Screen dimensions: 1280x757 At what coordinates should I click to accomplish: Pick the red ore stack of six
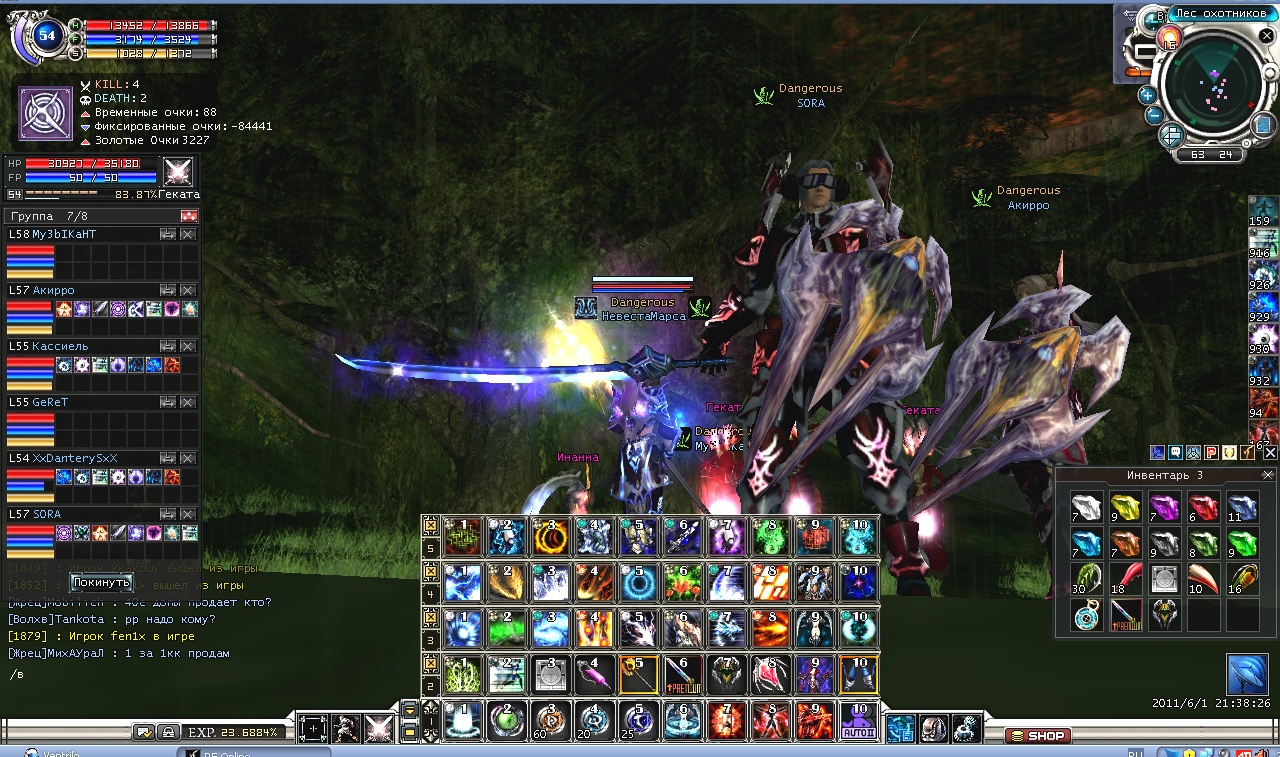(1203, 507)
